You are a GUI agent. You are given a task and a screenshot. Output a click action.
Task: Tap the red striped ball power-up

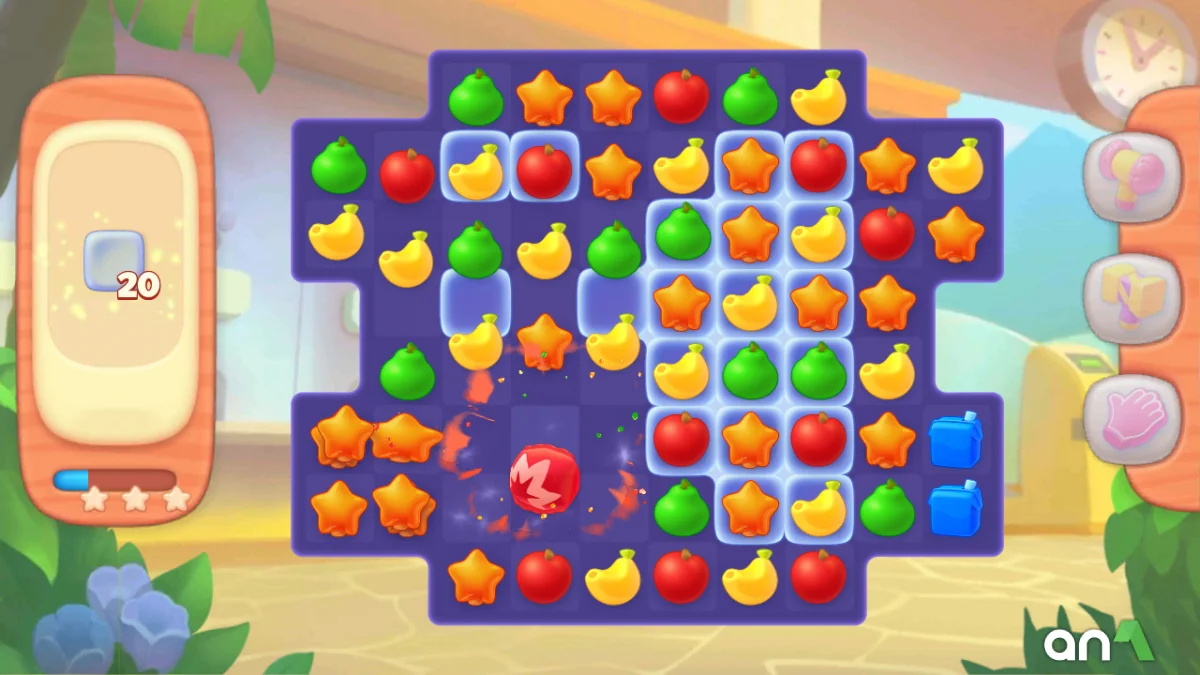tap(545, 479)
